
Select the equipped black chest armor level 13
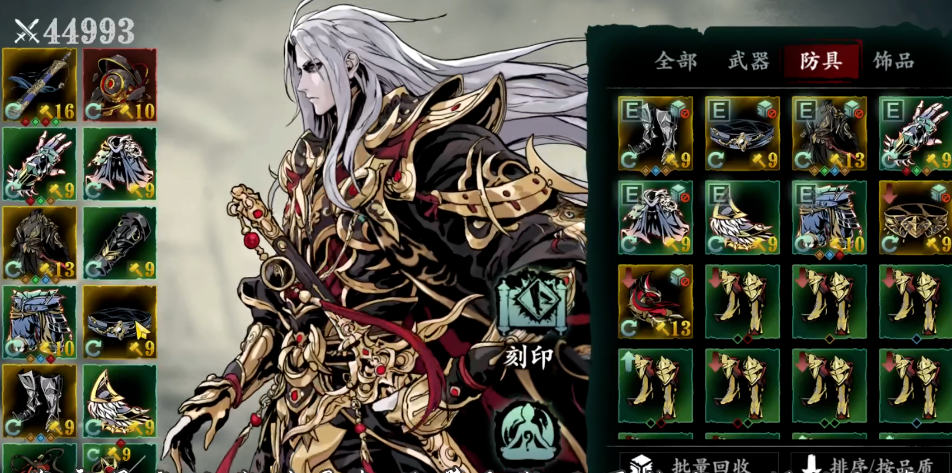pyautogui.click(x=39, y=242)
